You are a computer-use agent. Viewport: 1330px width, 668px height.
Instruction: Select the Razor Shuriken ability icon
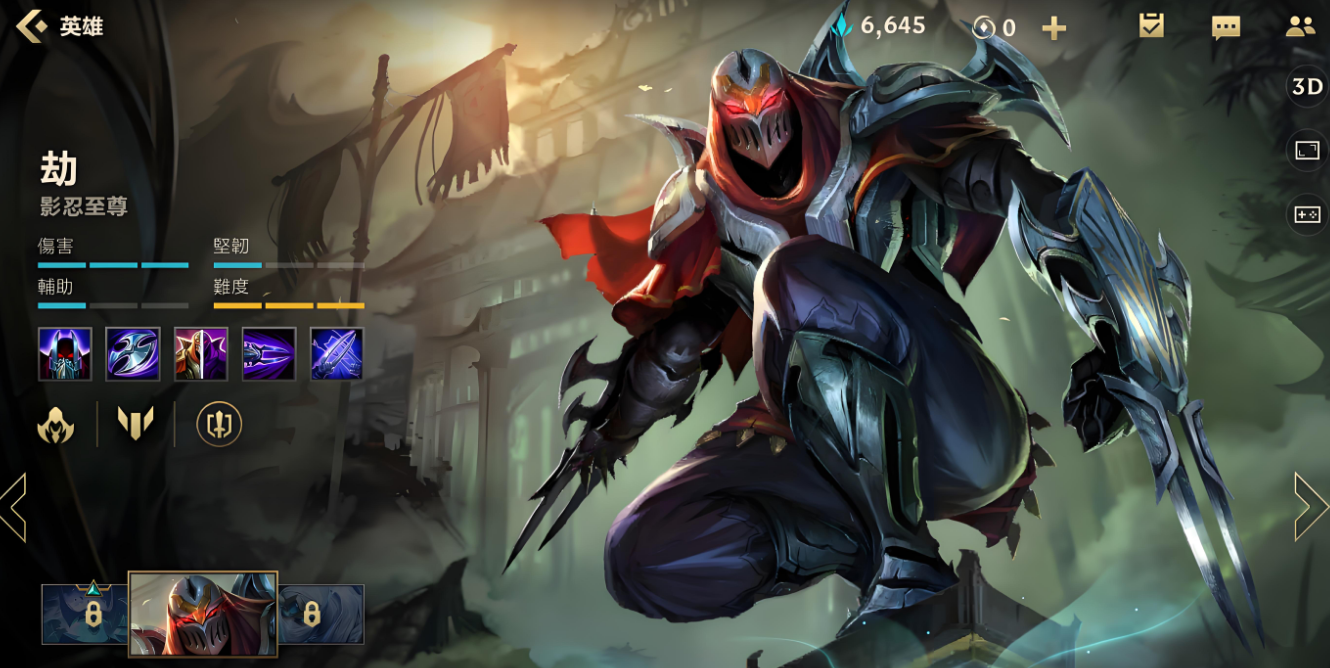[x=133, y=354]
